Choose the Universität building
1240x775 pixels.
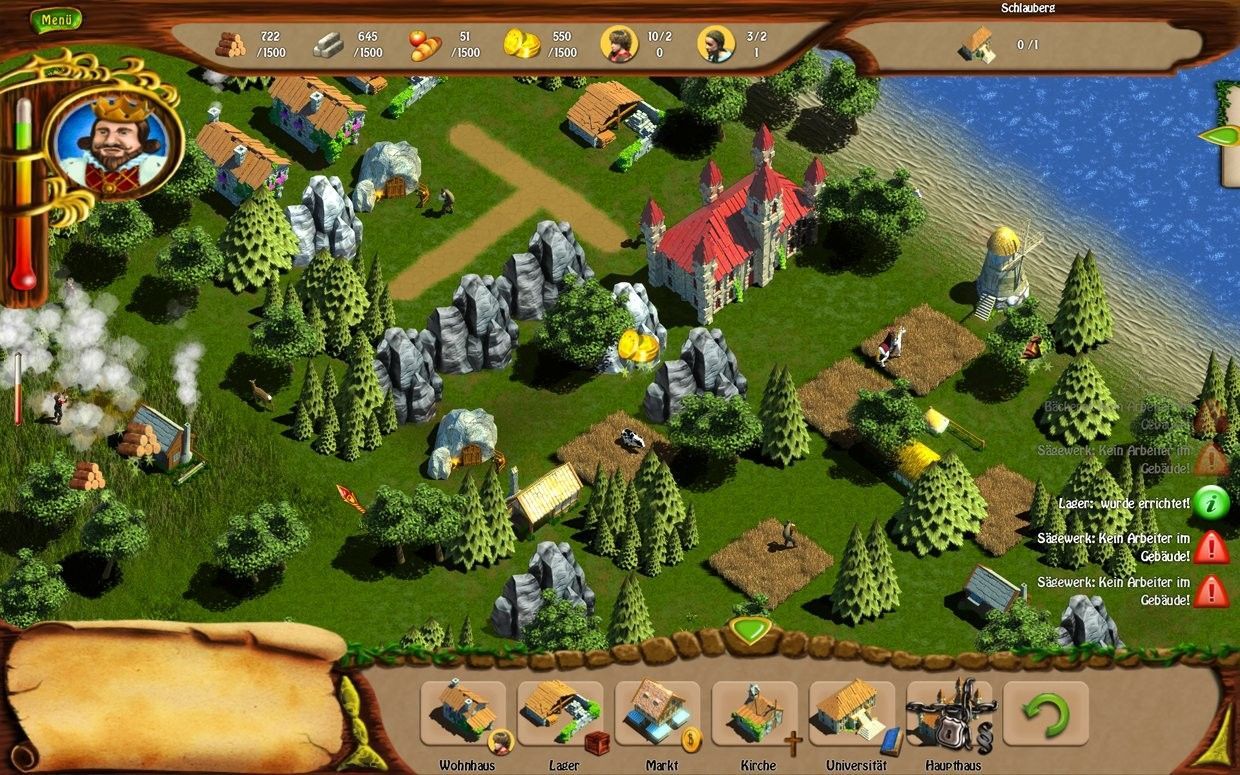click(x=851, y=713)
